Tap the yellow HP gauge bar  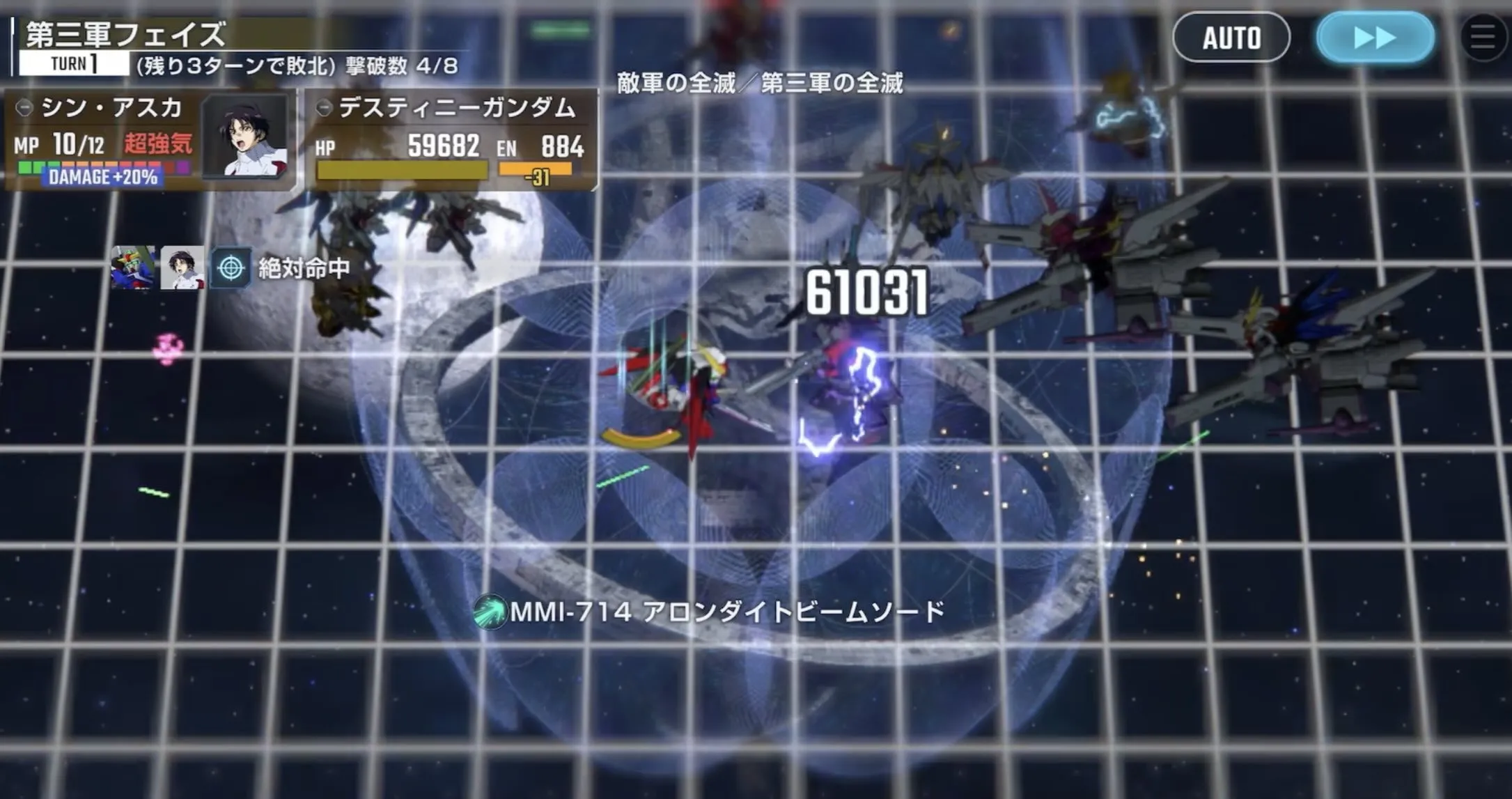[x=400, y=170]
